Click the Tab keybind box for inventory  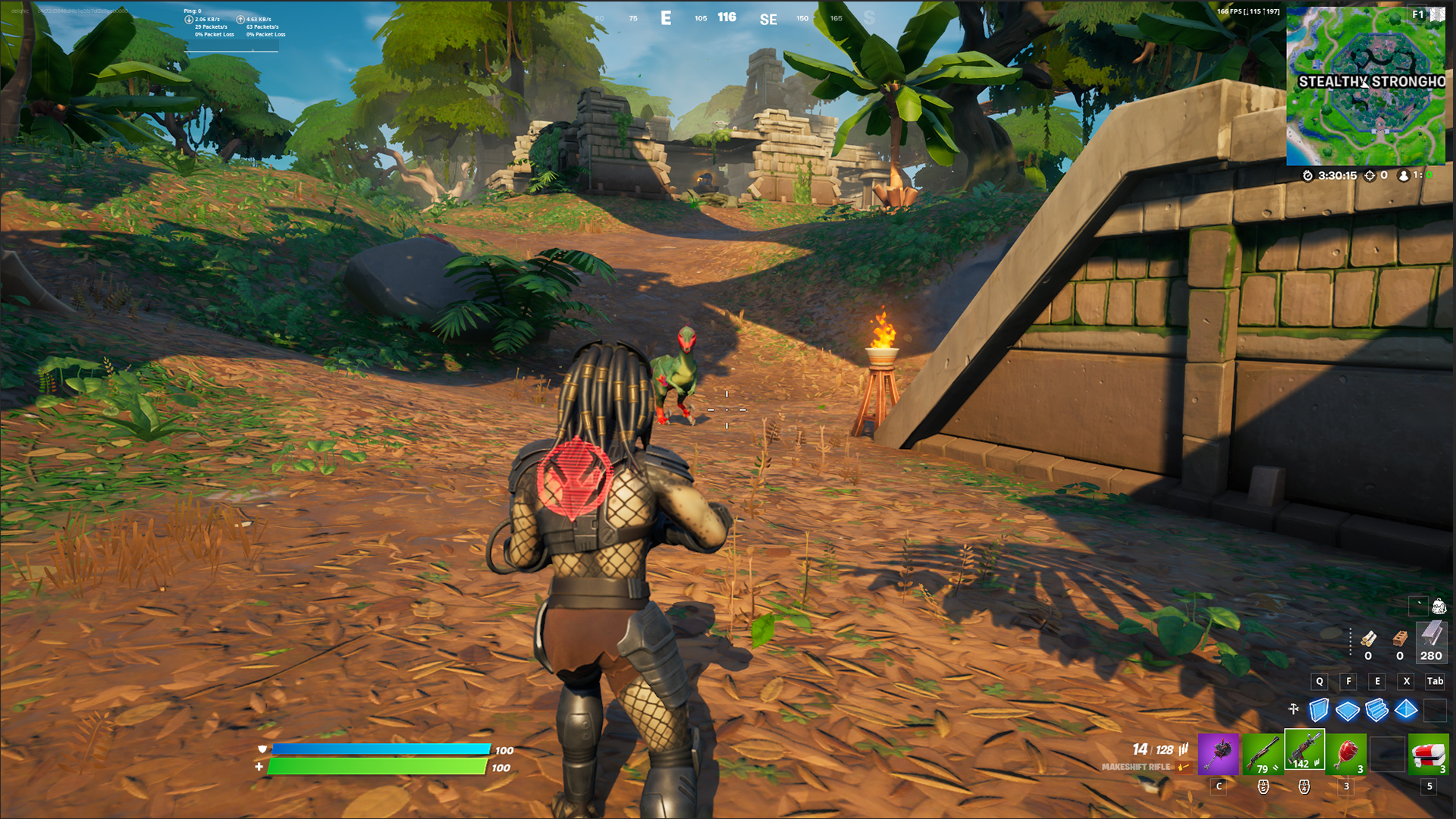point(1435,682)
